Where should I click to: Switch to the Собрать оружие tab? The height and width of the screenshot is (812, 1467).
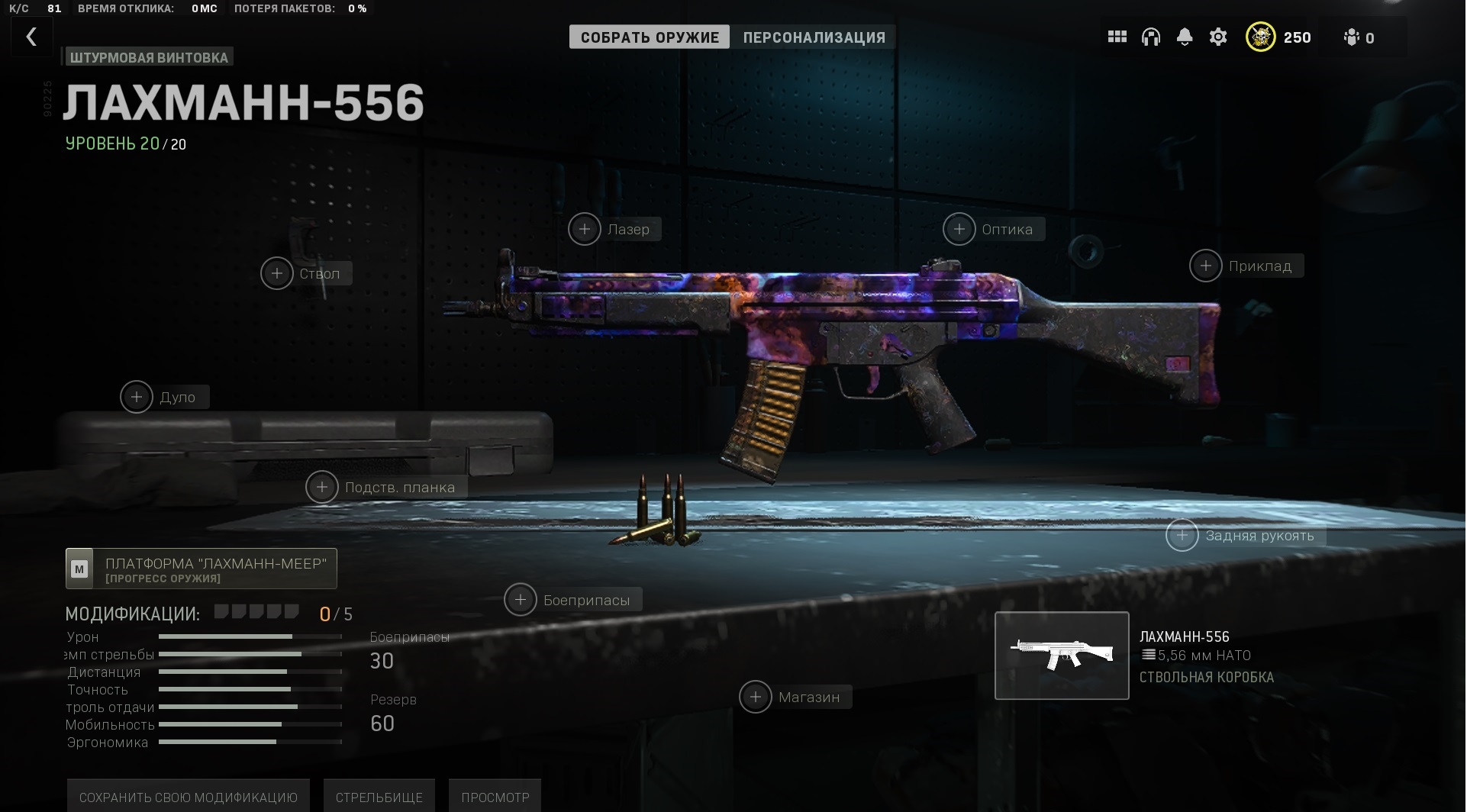point(650,37)
